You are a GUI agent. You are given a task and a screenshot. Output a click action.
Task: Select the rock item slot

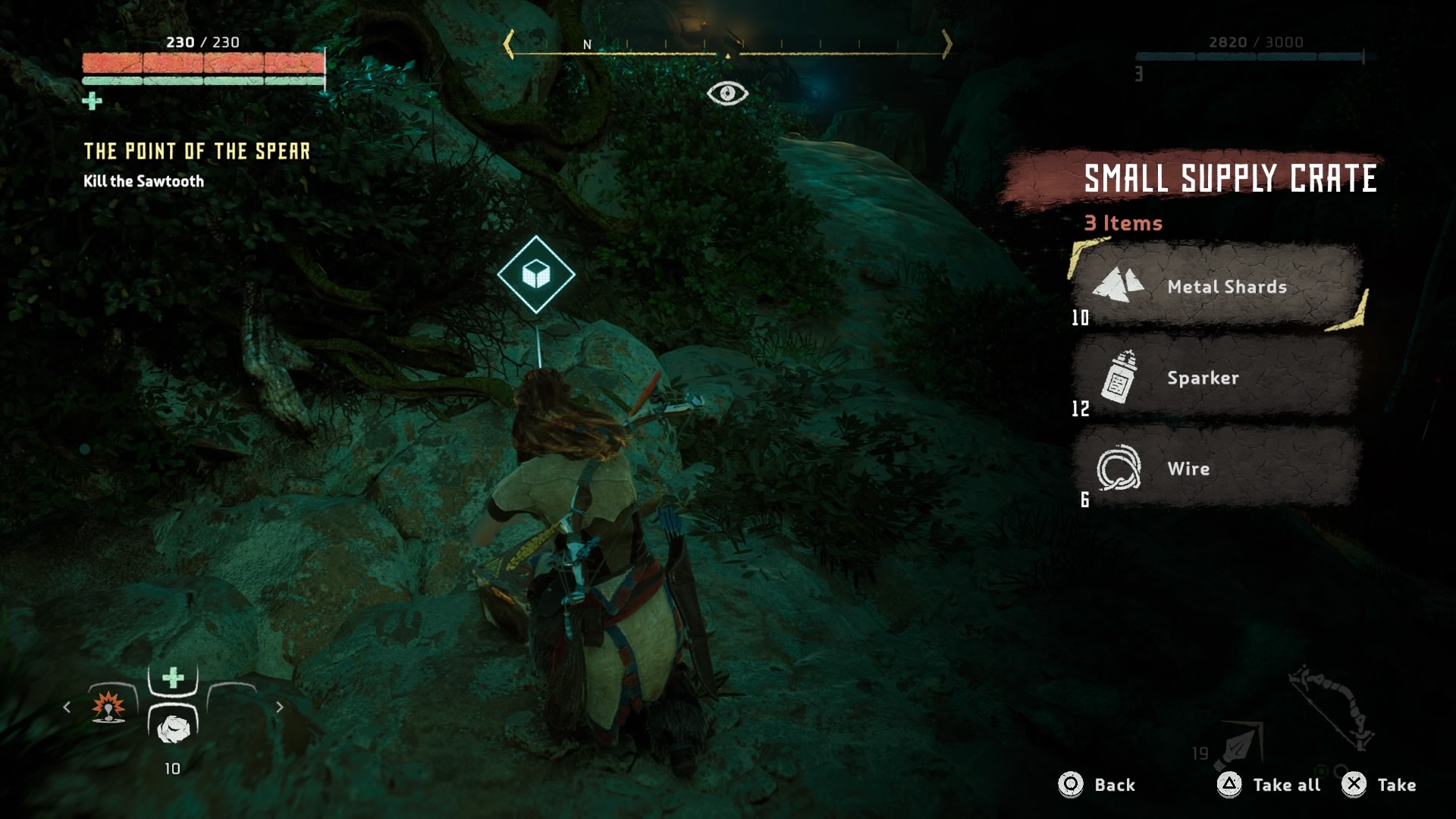[173, 729]
